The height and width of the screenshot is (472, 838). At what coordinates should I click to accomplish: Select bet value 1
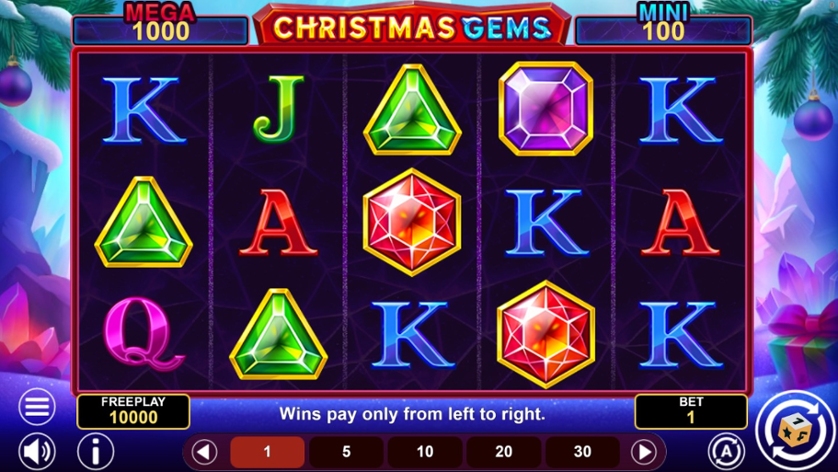click(267, 452)
